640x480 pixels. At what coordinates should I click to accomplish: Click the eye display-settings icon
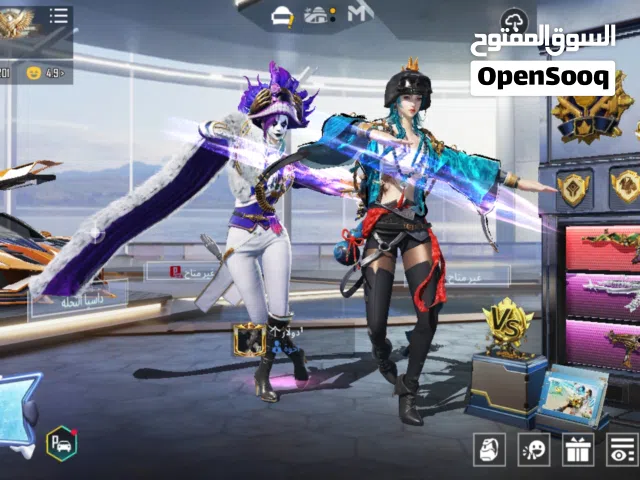click(x=622, y=450)
